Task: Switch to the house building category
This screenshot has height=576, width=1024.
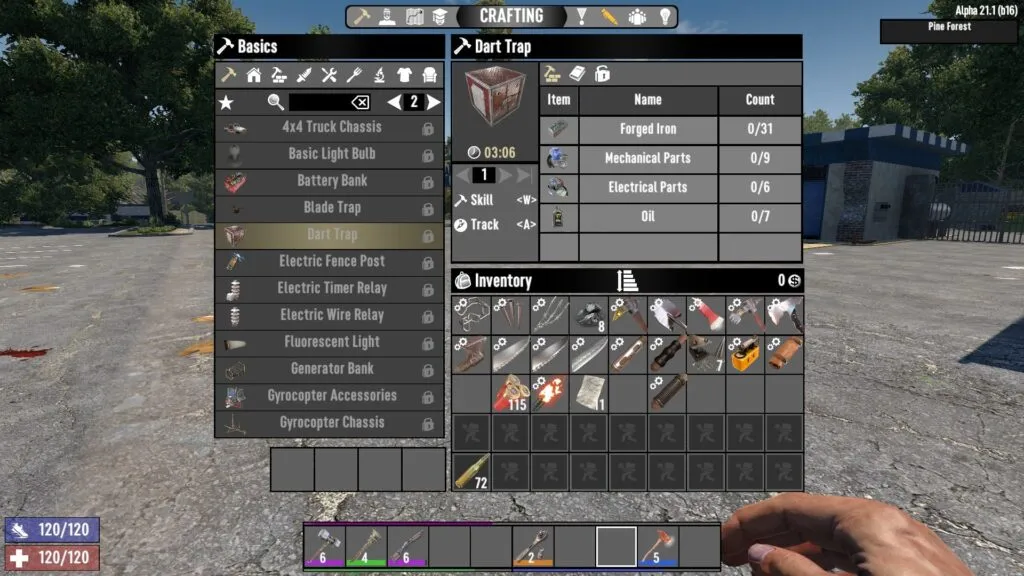Action: tap(254, 75)
